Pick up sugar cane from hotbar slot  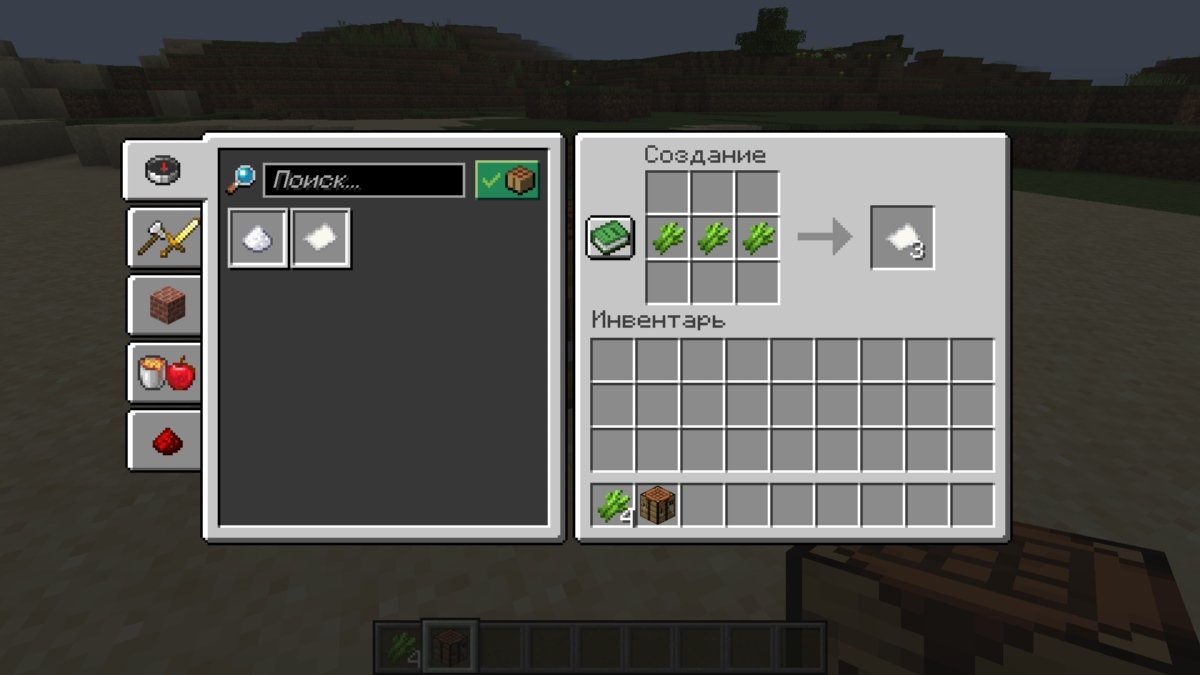(x=613, y=506)
